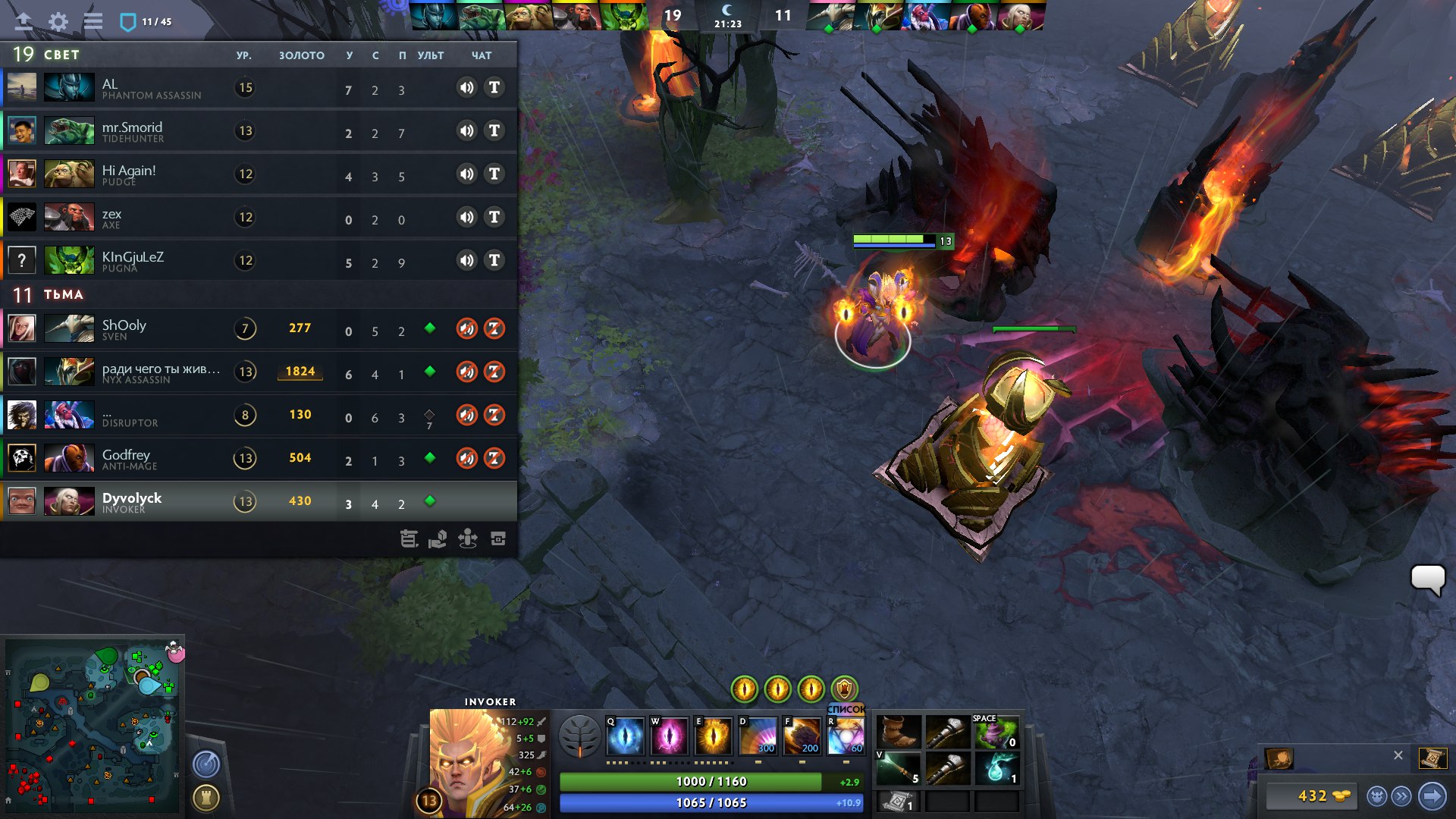Cast the Quas orb ability
Viewport: 1456px width, 819px height.
[626, 735]
